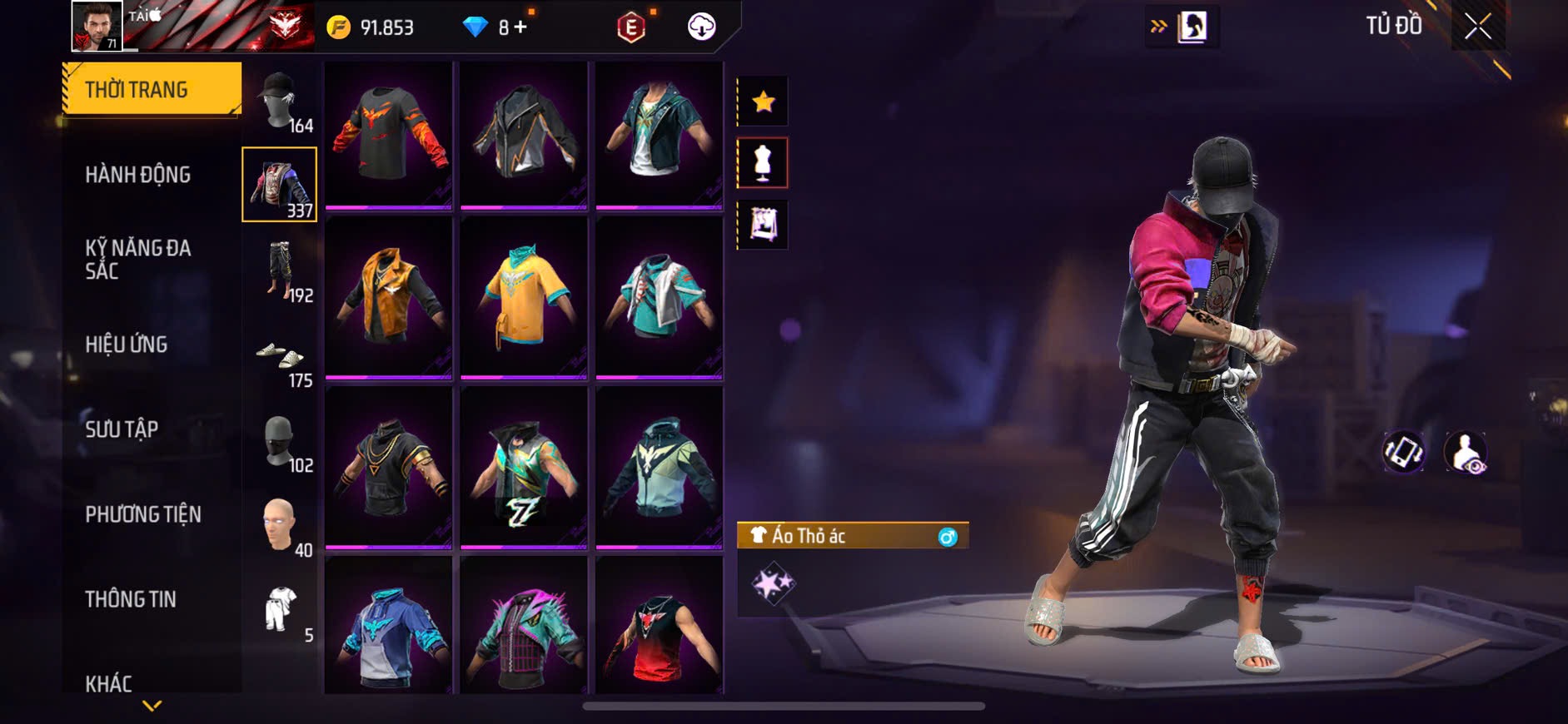This screenshot has height=724, width=1568.
Task: Open the THỜI TRANG tab
Action: [152, 89]
